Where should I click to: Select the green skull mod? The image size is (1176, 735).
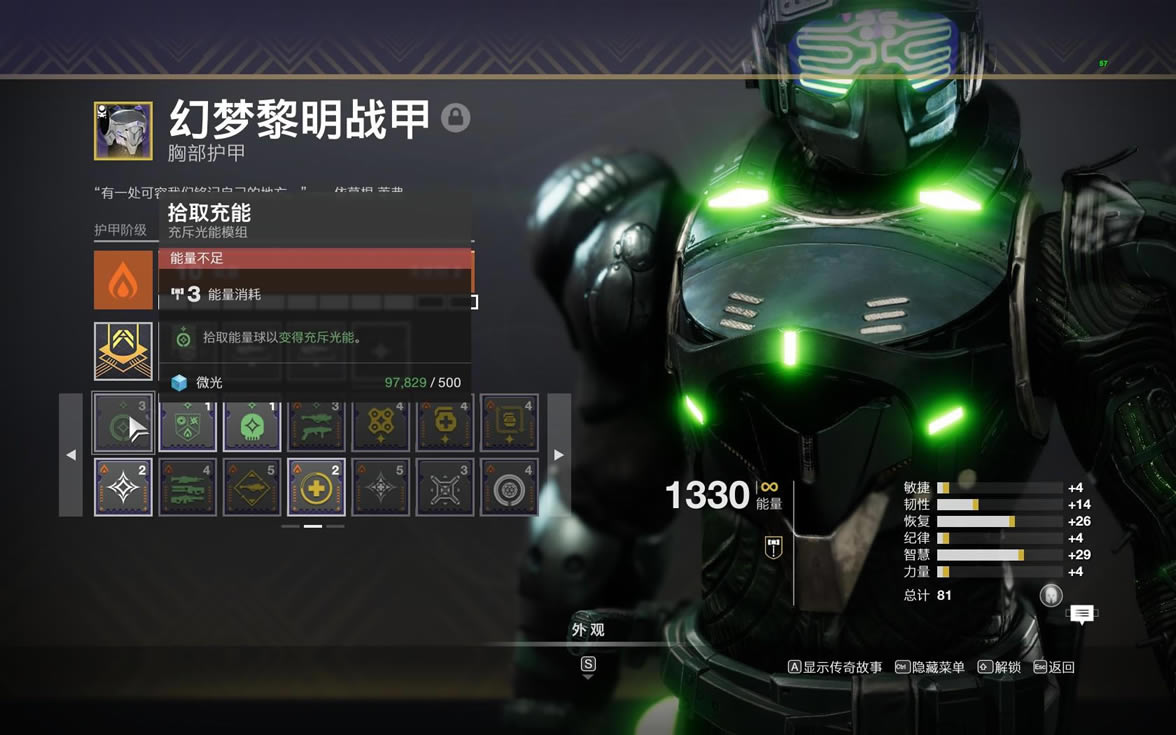pos(252,423)
